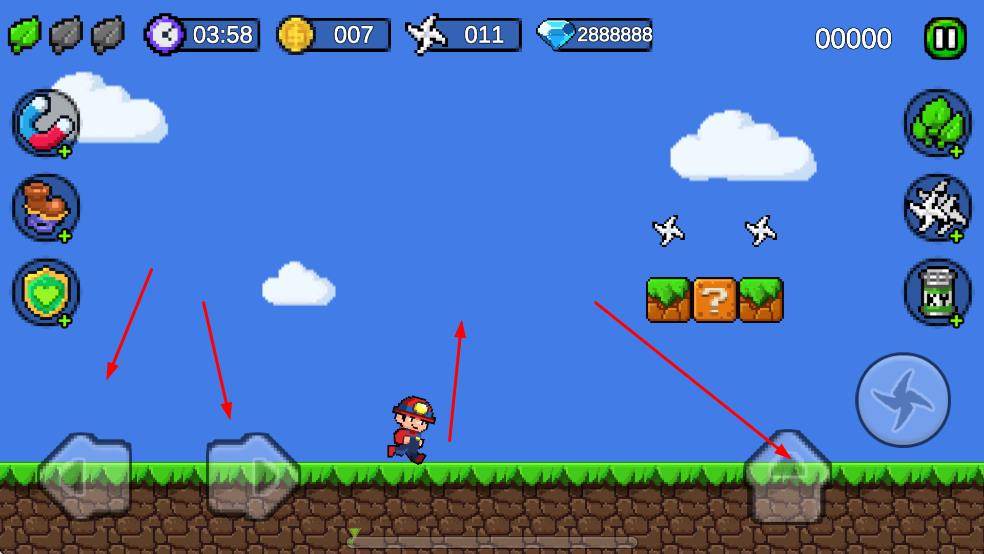Image resolution: width=984 pixels, height=554 pixels.
Task: Activate the magnet power-up
Action: (x=46, y=123)
